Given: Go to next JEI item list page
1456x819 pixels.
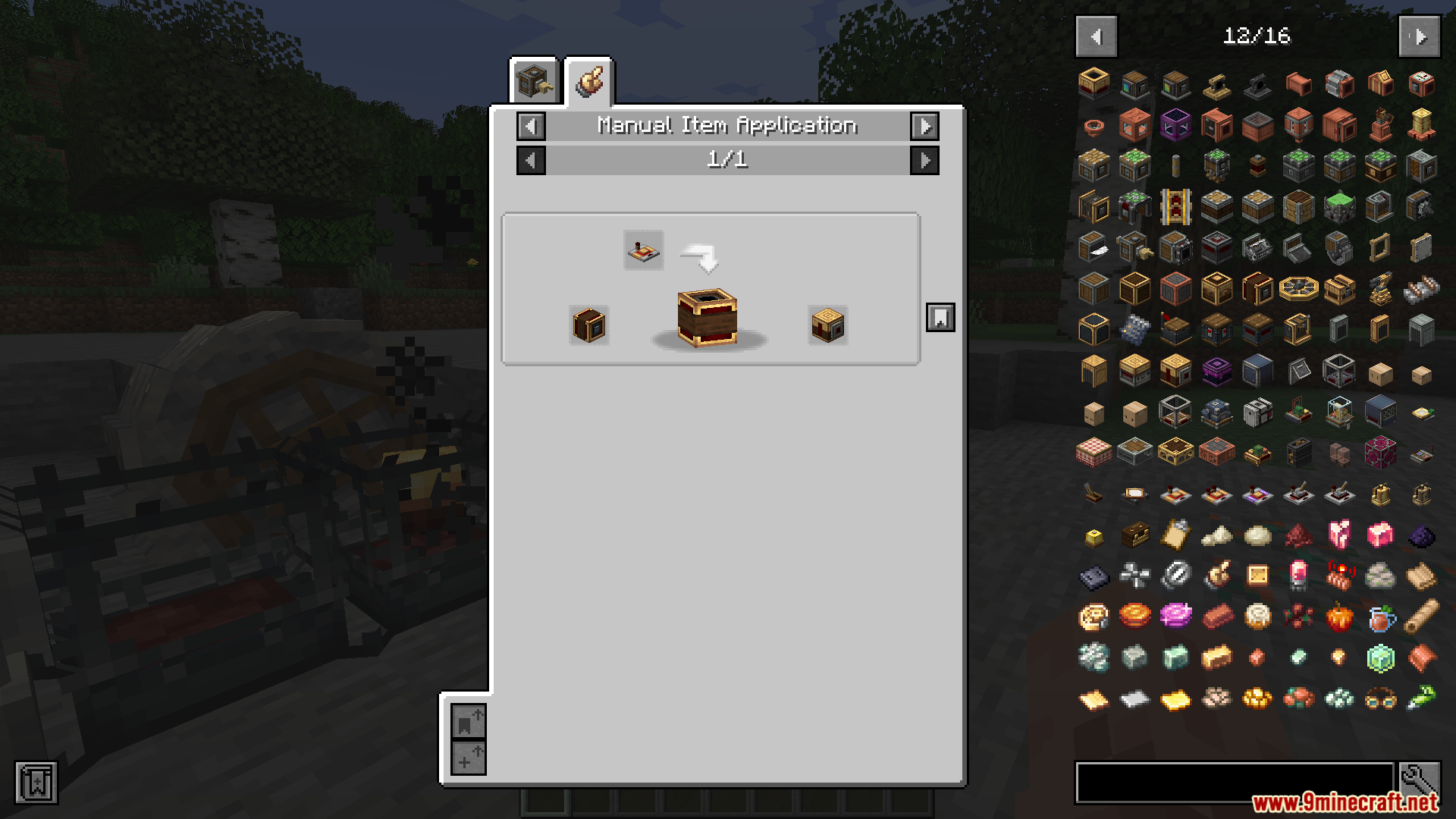Looking at the screenshot, I should (1419, 36).
